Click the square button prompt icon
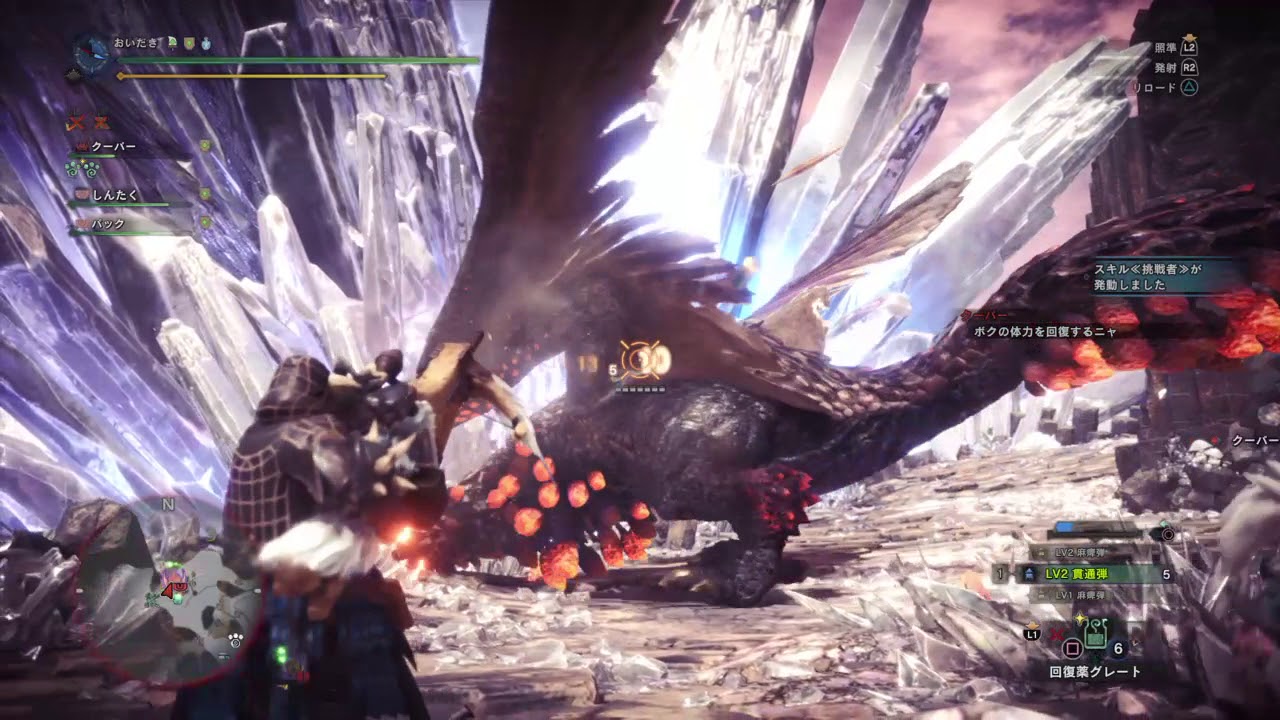1280x720 pixels. 1072,650
